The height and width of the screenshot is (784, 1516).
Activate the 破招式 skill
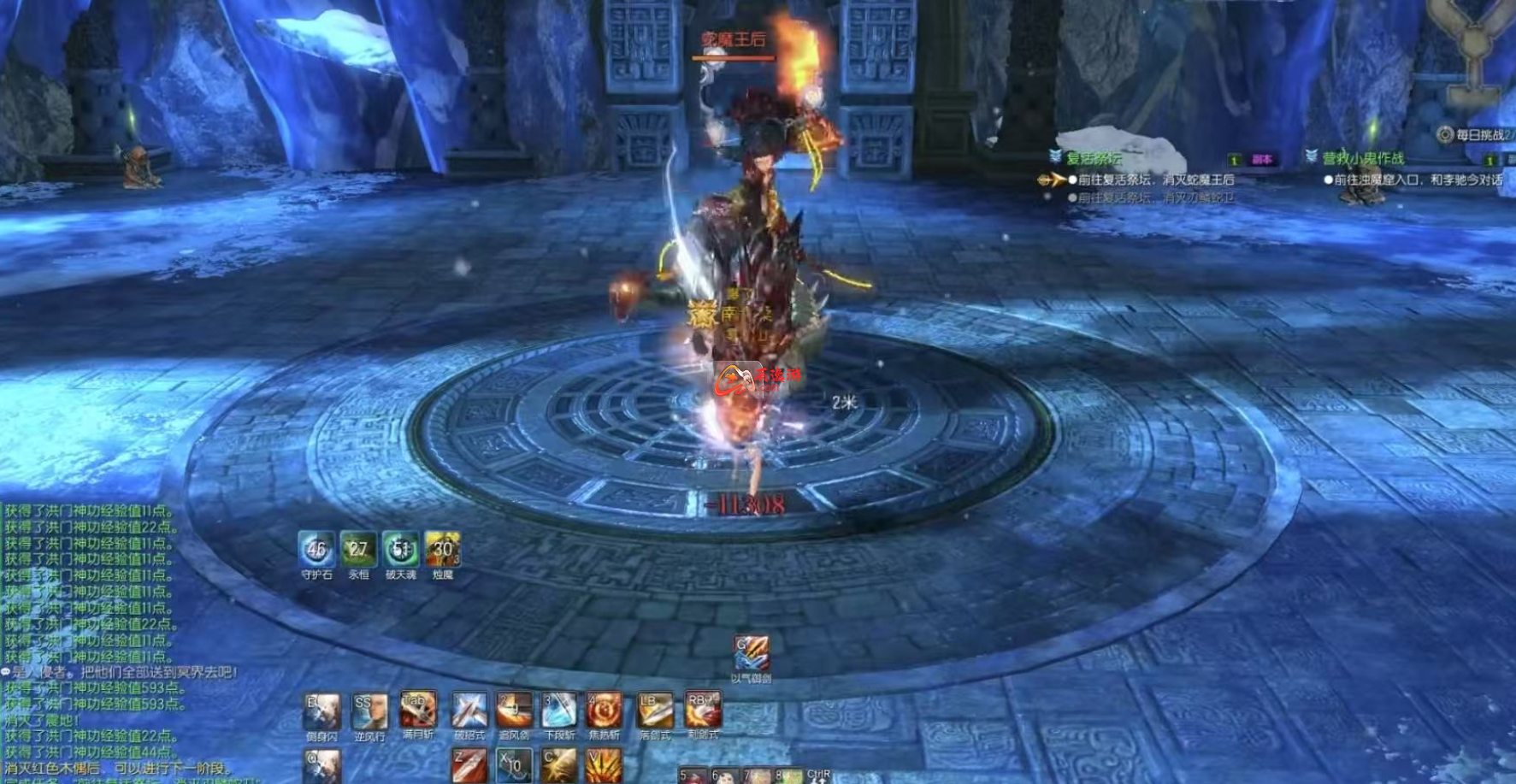pyautogui.click(x=469, y=710)
